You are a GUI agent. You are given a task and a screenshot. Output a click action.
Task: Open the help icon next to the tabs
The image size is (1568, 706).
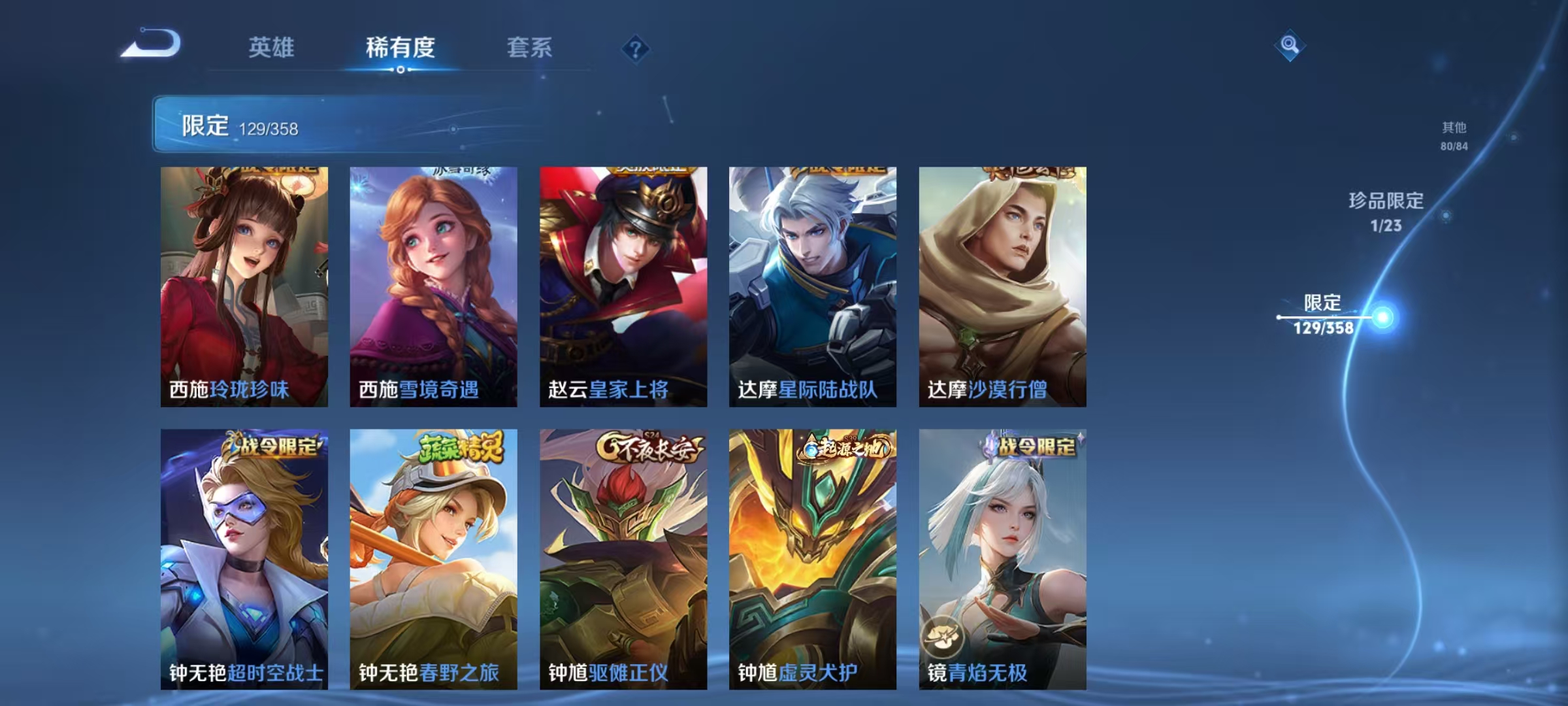click(x=635, y=49)
